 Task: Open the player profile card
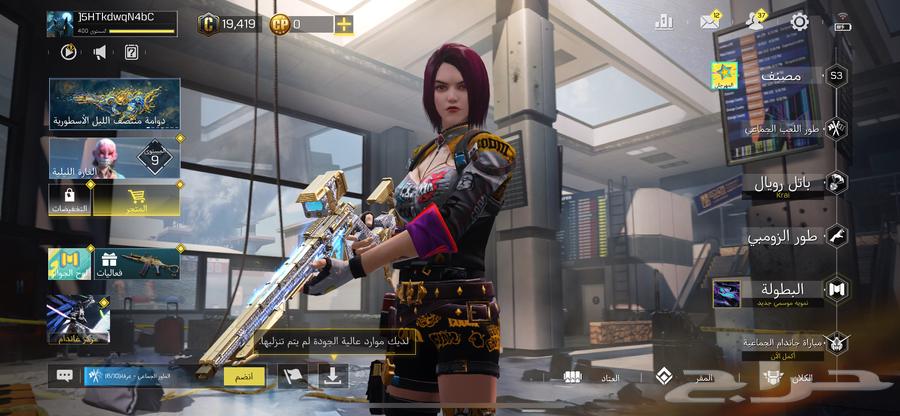(110, 23)
